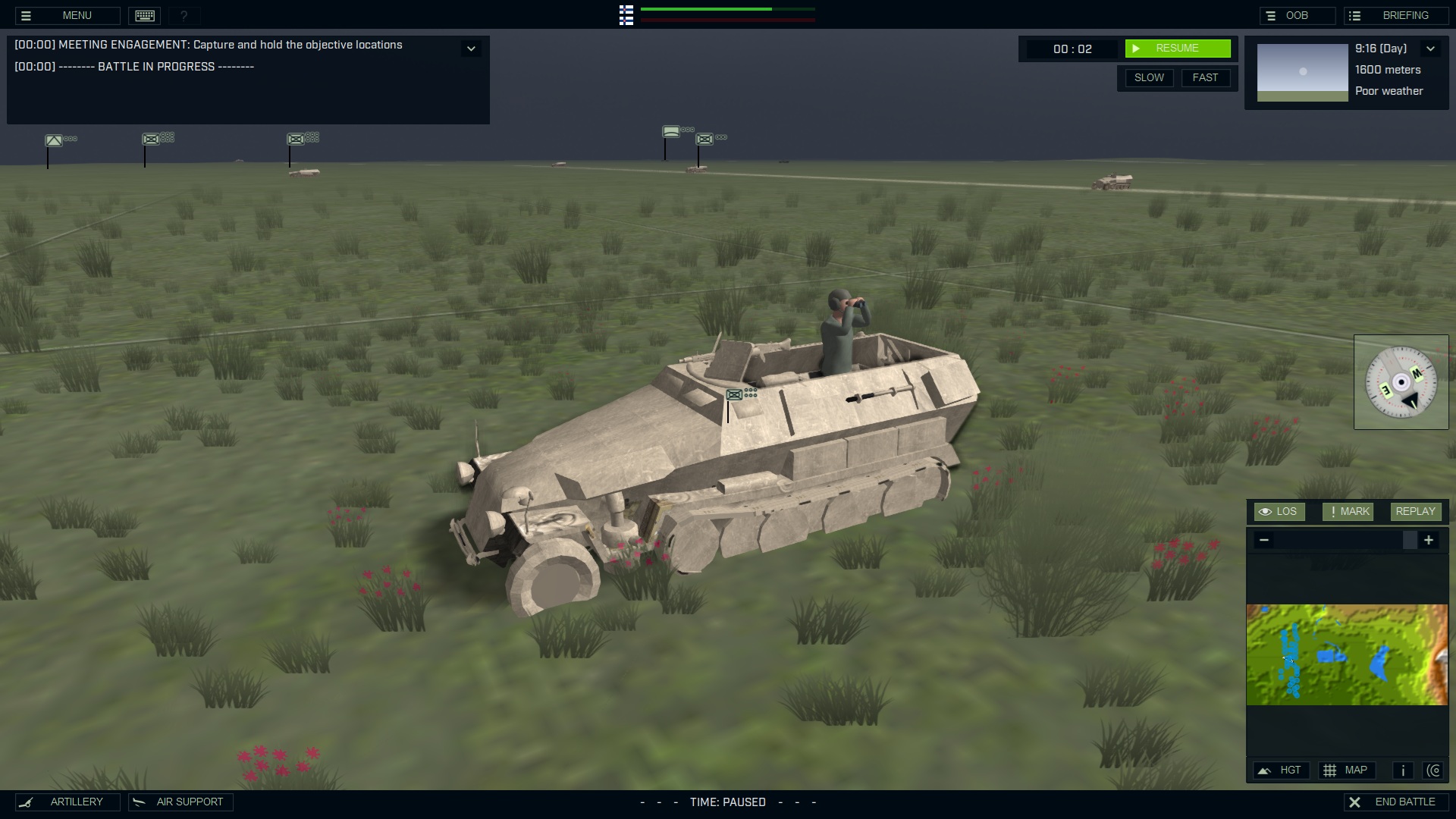Click the compass widget on the right side

pos(1402,382)
